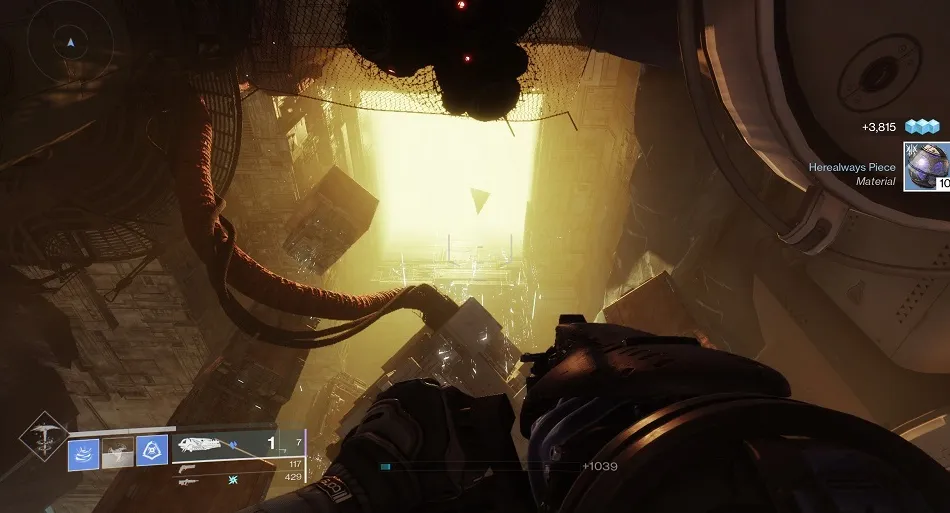The width and height of the screenshot is (950, 513).
Task: Use the blue swirl class ability icon
Action: point(83,453)
